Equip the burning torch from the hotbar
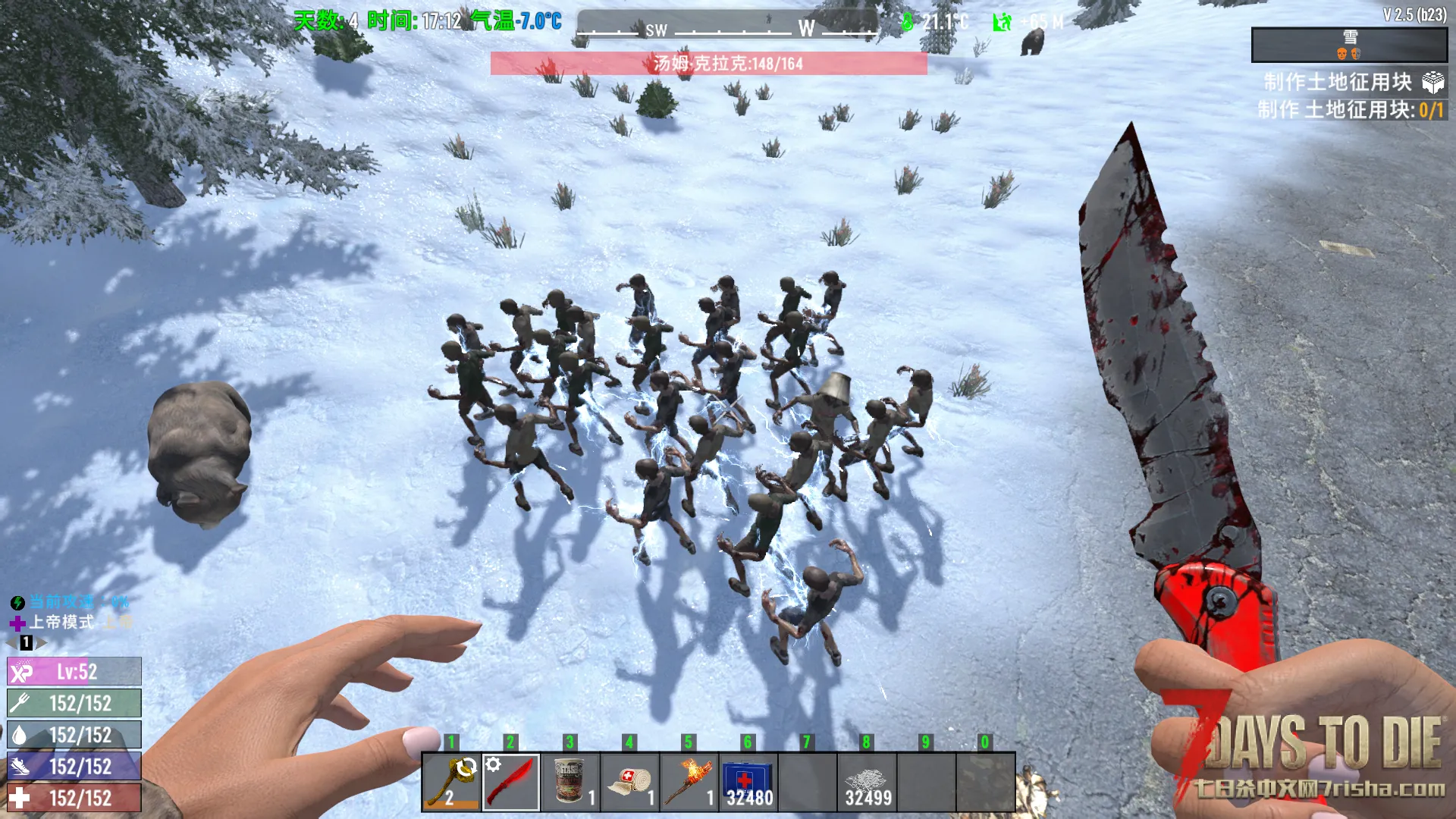Screen dimensions: 1456x819 pos(689,783)
